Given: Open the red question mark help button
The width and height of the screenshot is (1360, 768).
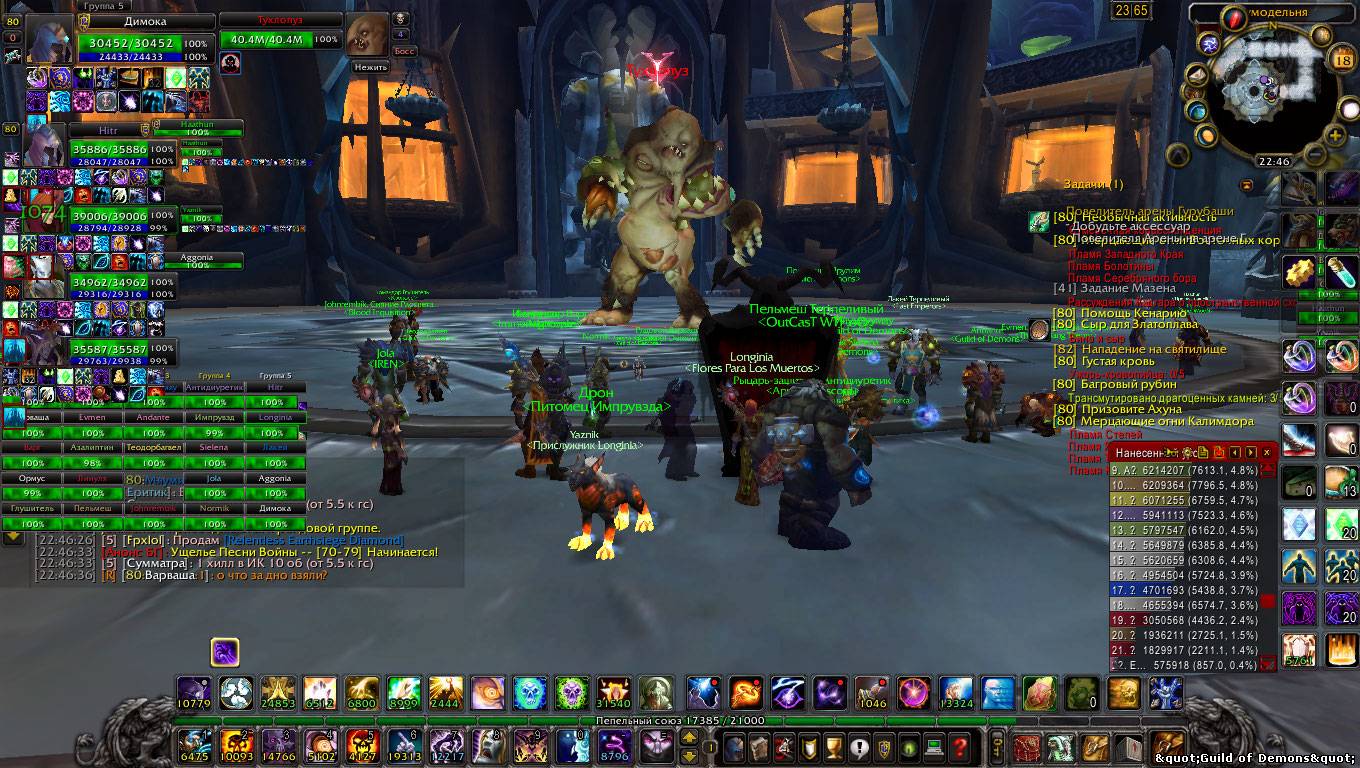Looking at the screenshot, I should [x=959, y=746].
